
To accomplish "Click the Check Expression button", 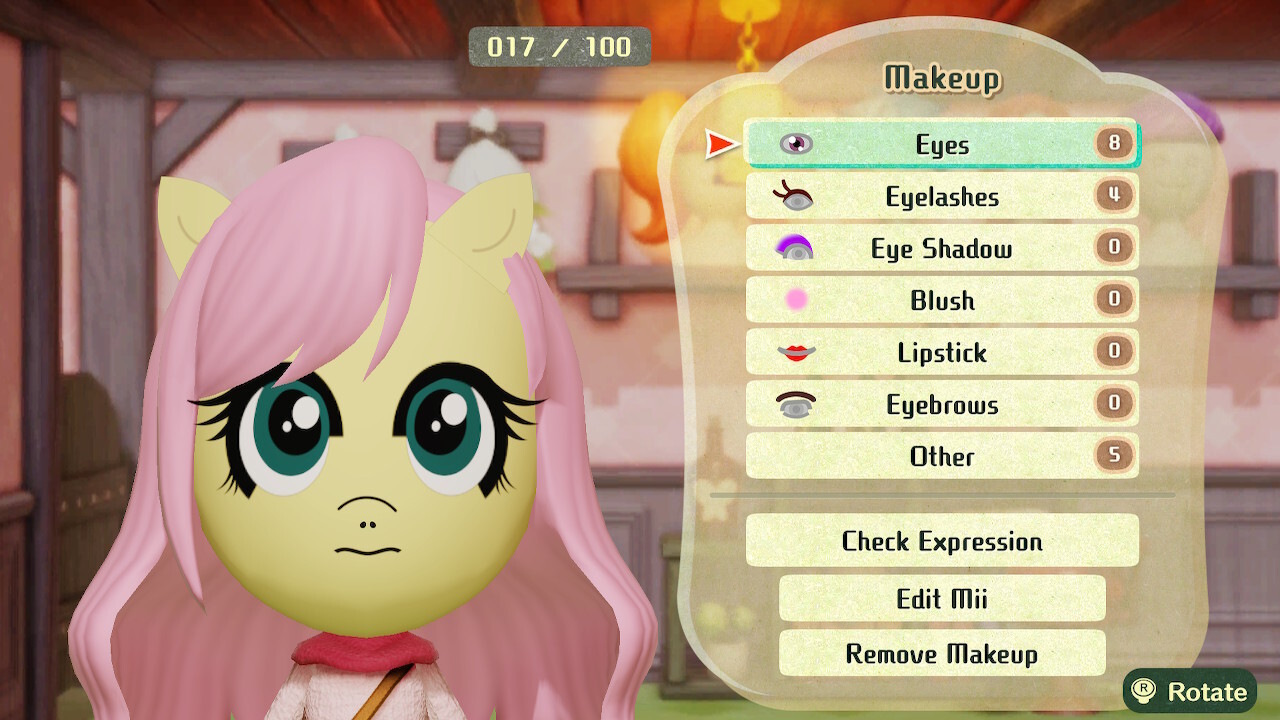I will tap(942, 541).
